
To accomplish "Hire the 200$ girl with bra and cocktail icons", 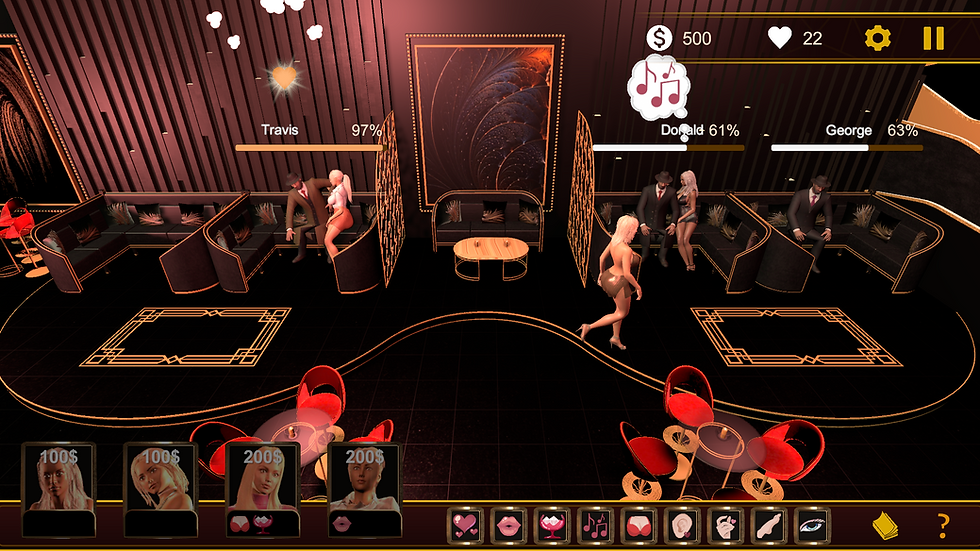I will pos(262,490).
